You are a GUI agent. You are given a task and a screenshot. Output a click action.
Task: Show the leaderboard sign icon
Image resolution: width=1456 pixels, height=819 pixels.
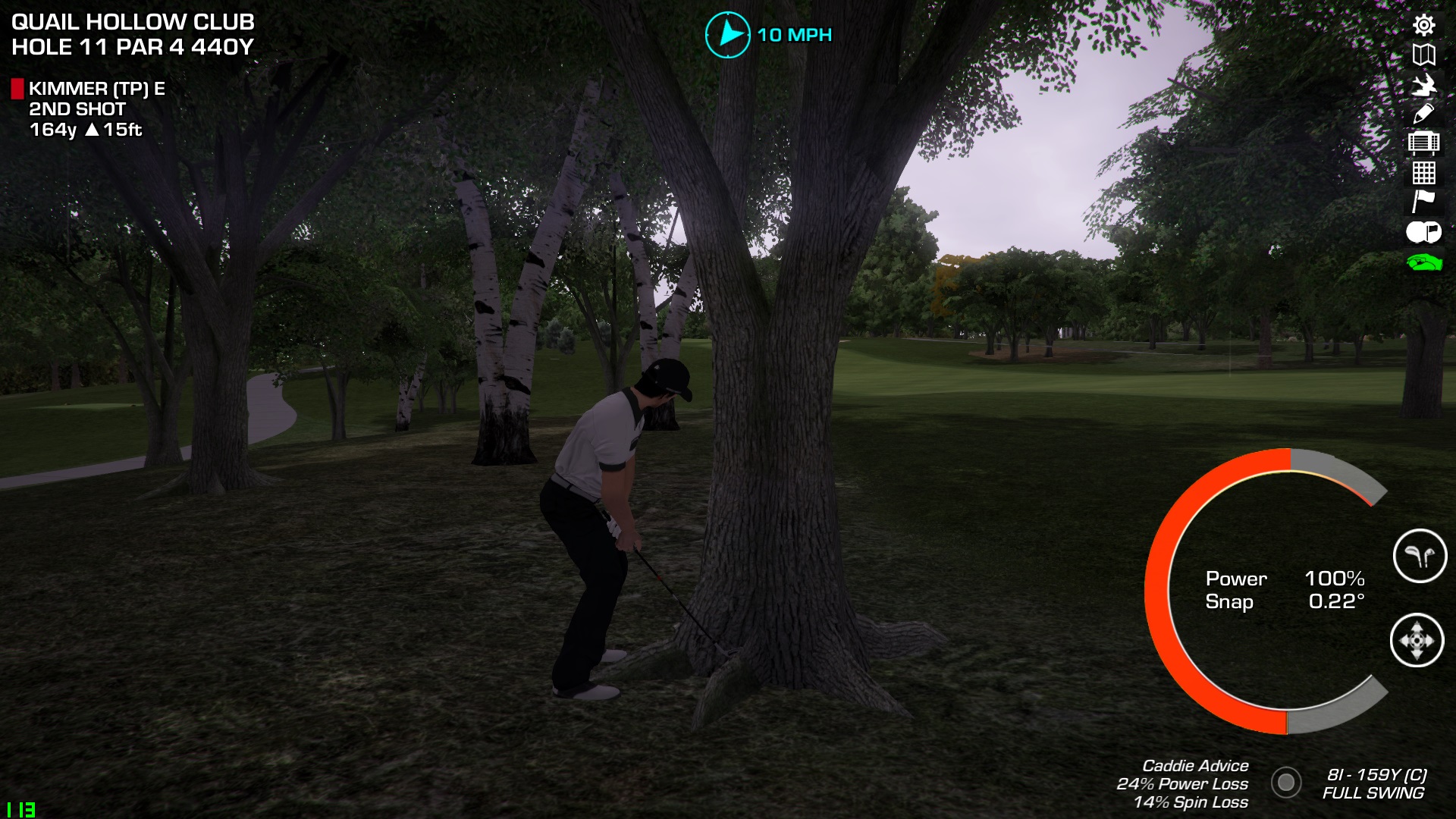(x=1423, y=143)
